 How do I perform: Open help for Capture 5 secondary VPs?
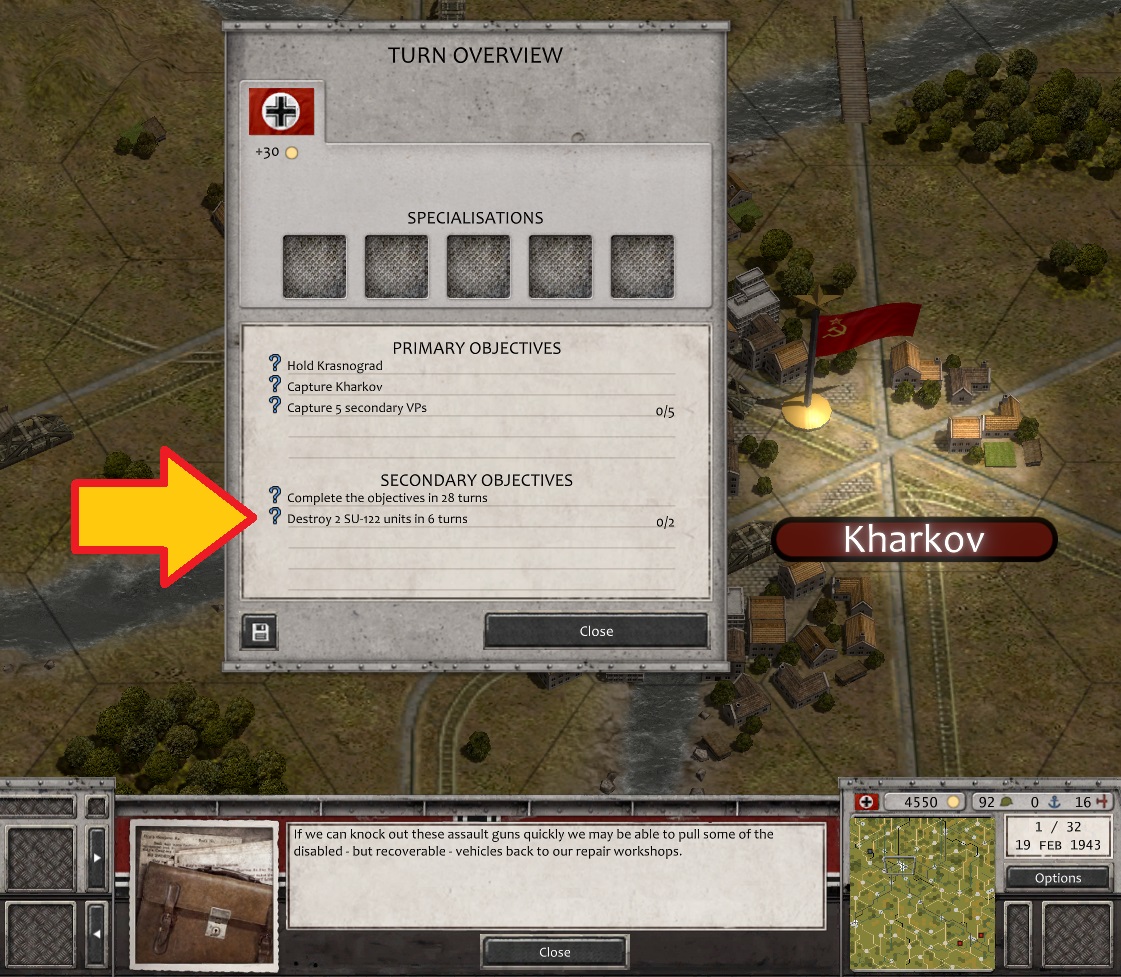(276, 406)
